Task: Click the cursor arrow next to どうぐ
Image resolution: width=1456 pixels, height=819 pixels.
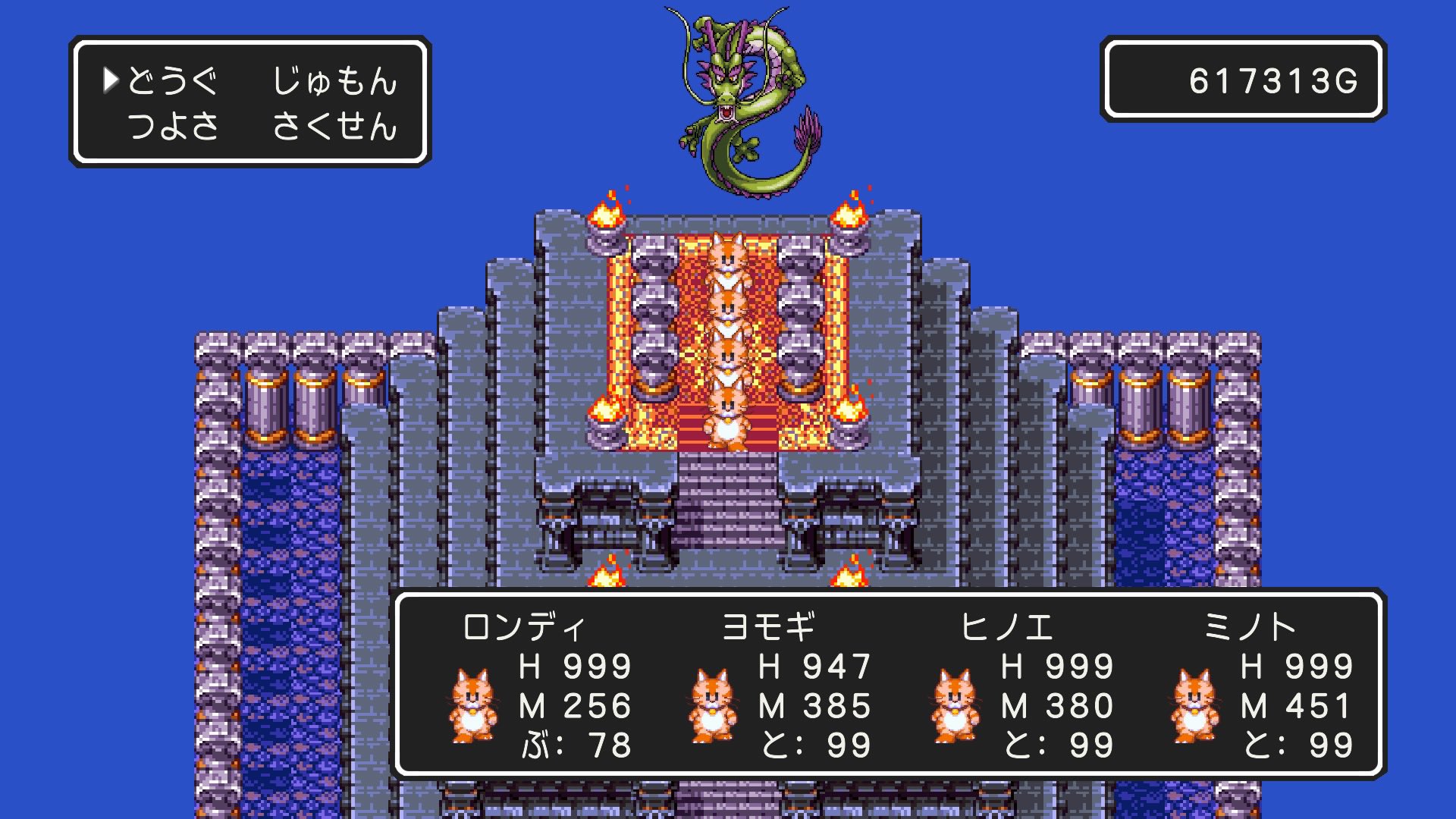Action: [110, 82]
